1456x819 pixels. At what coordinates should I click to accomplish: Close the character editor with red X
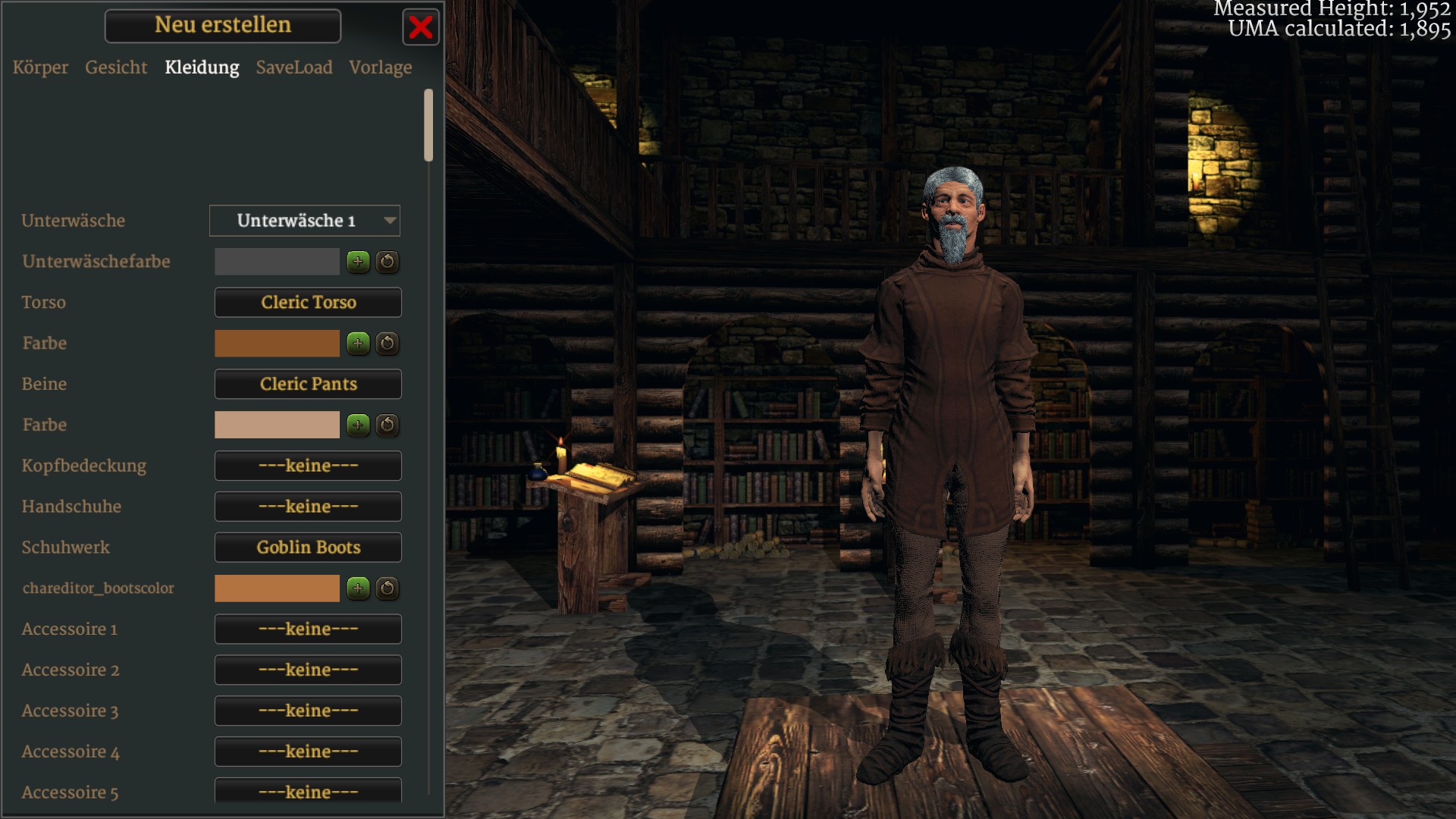(x=421, y=28)
